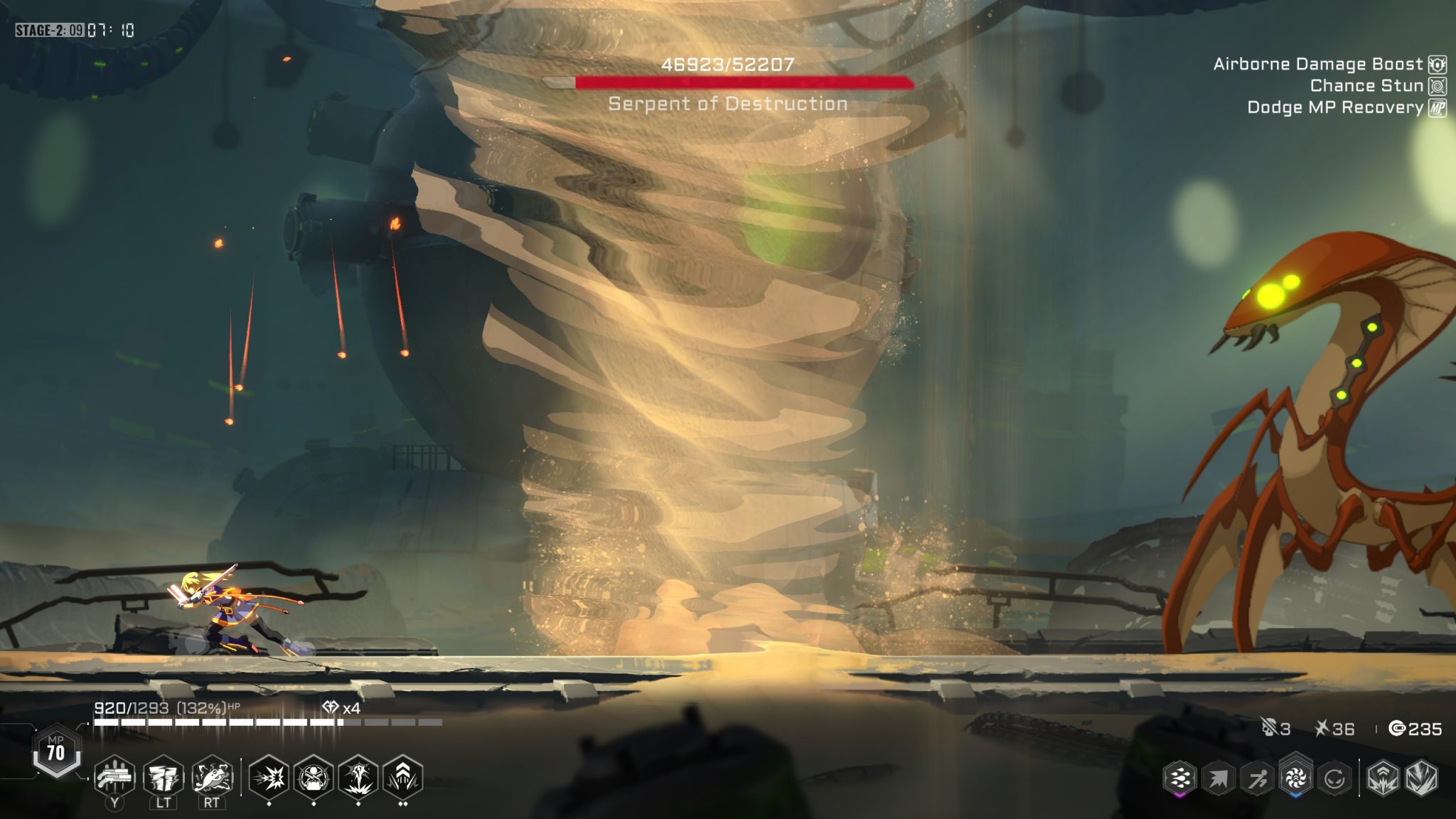Select the twin pistols weapon skill icon
The width and height of the screenshot is (1456, 819).
click(114, 777)
